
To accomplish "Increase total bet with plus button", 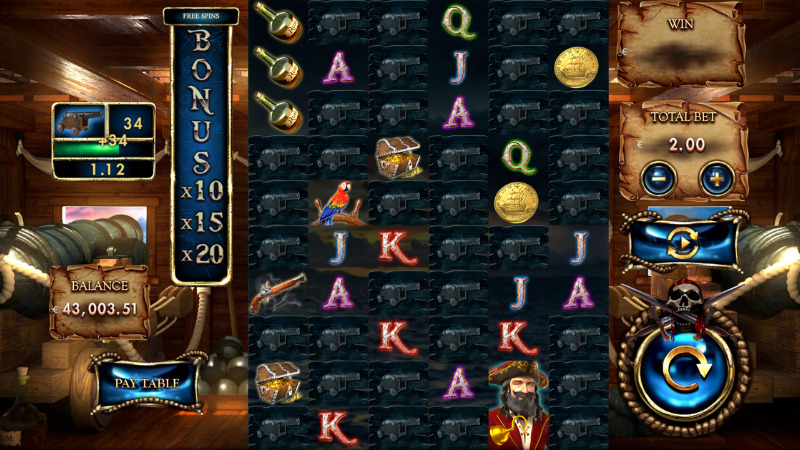I will pos(716,180).
